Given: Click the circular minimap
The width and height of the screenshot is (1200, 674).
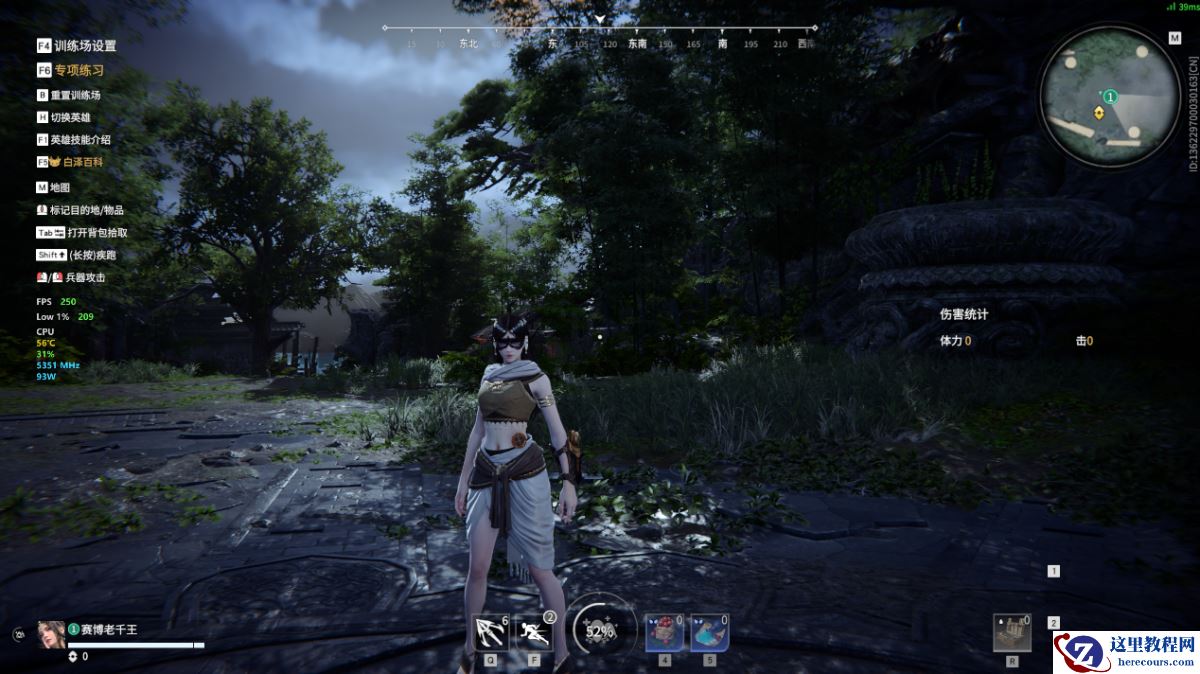Looking at the screenshot, I should (x=1109, y=96).
